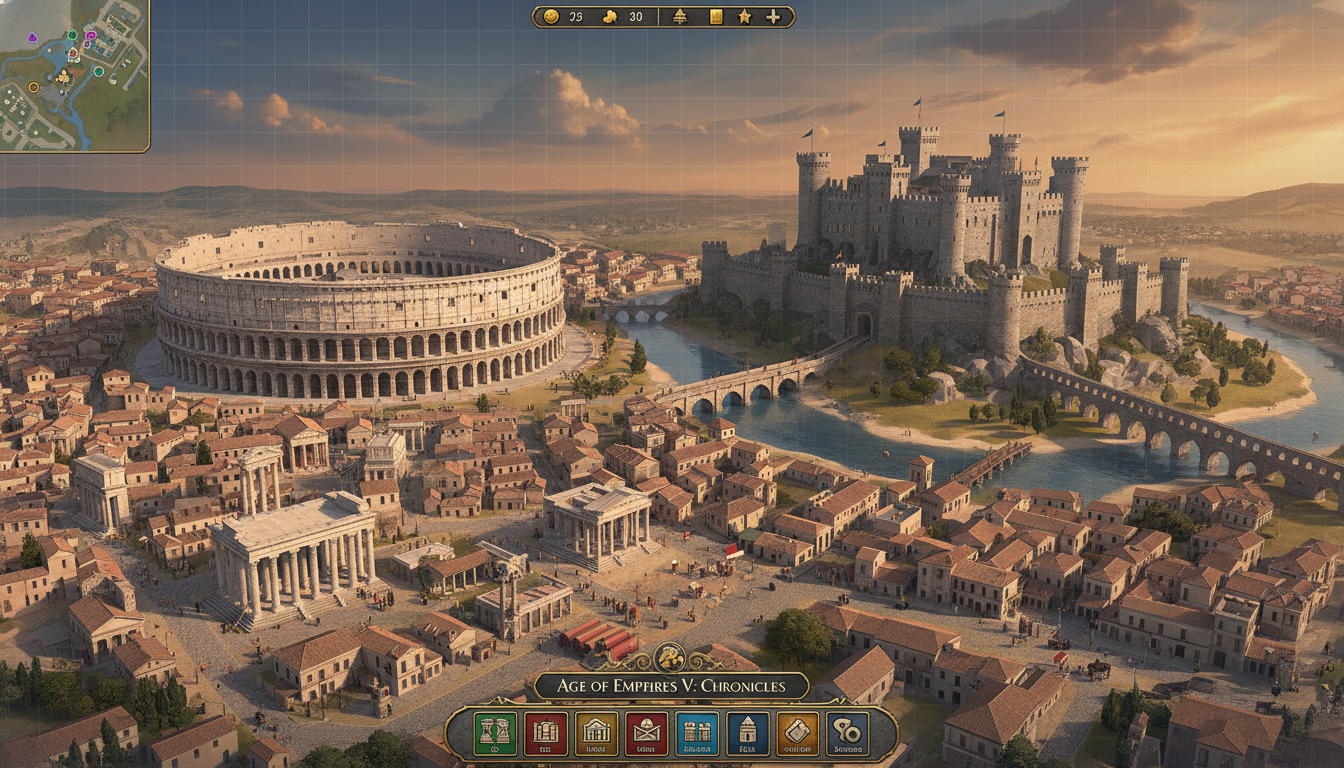Open the gold diamond trade icon on the toolbar

800,733
